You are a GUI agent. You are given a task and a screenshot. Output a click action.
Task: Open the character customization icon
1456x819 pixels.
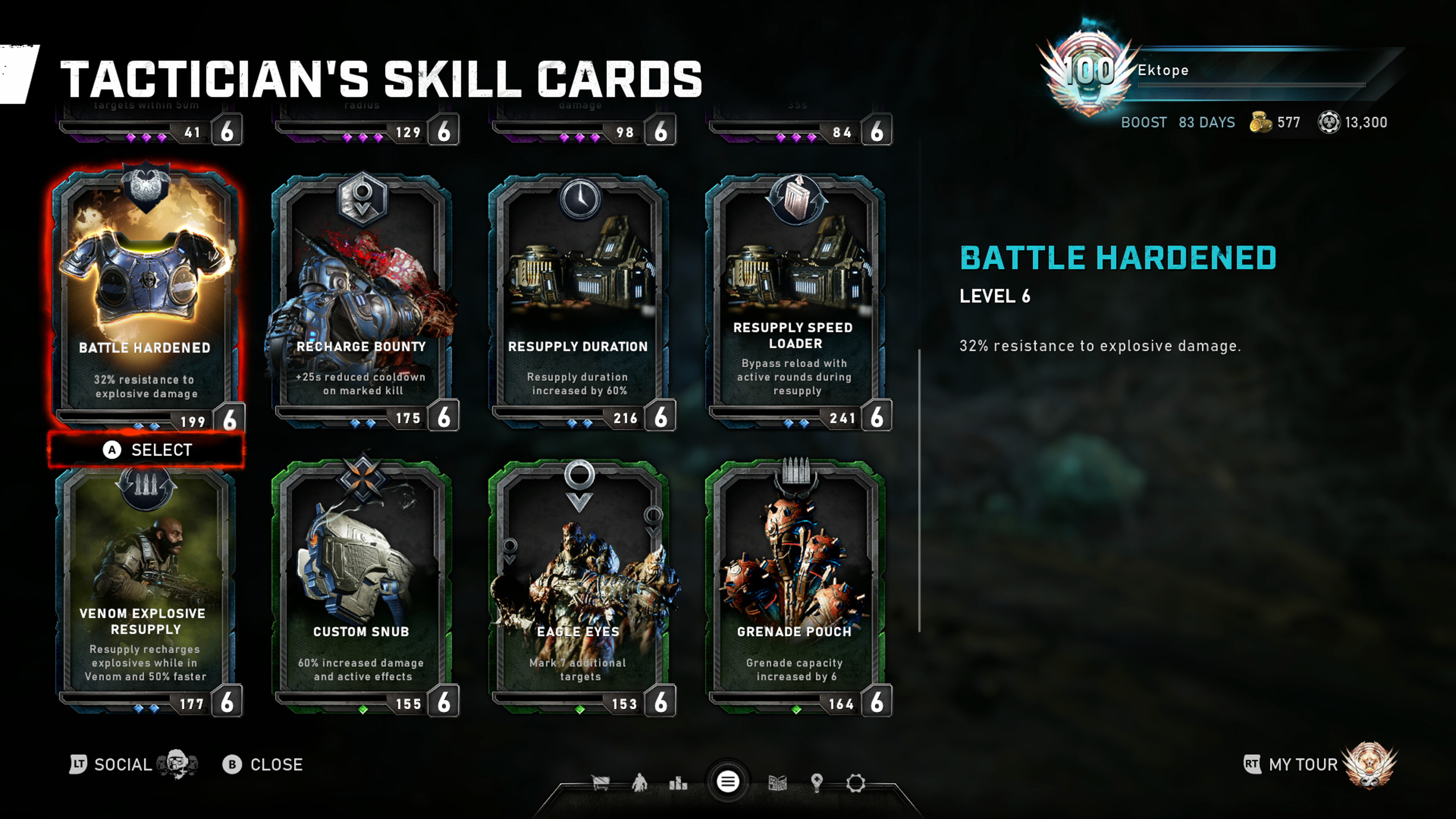639,783
